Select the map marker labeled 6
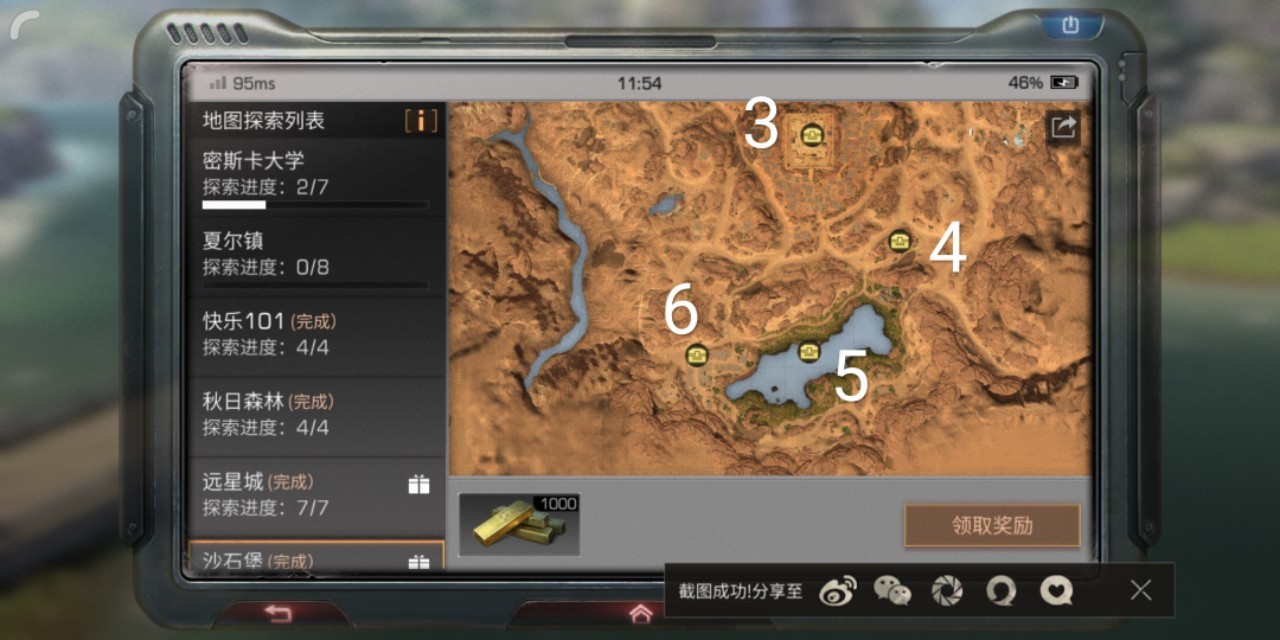 [x=696, y=354]
